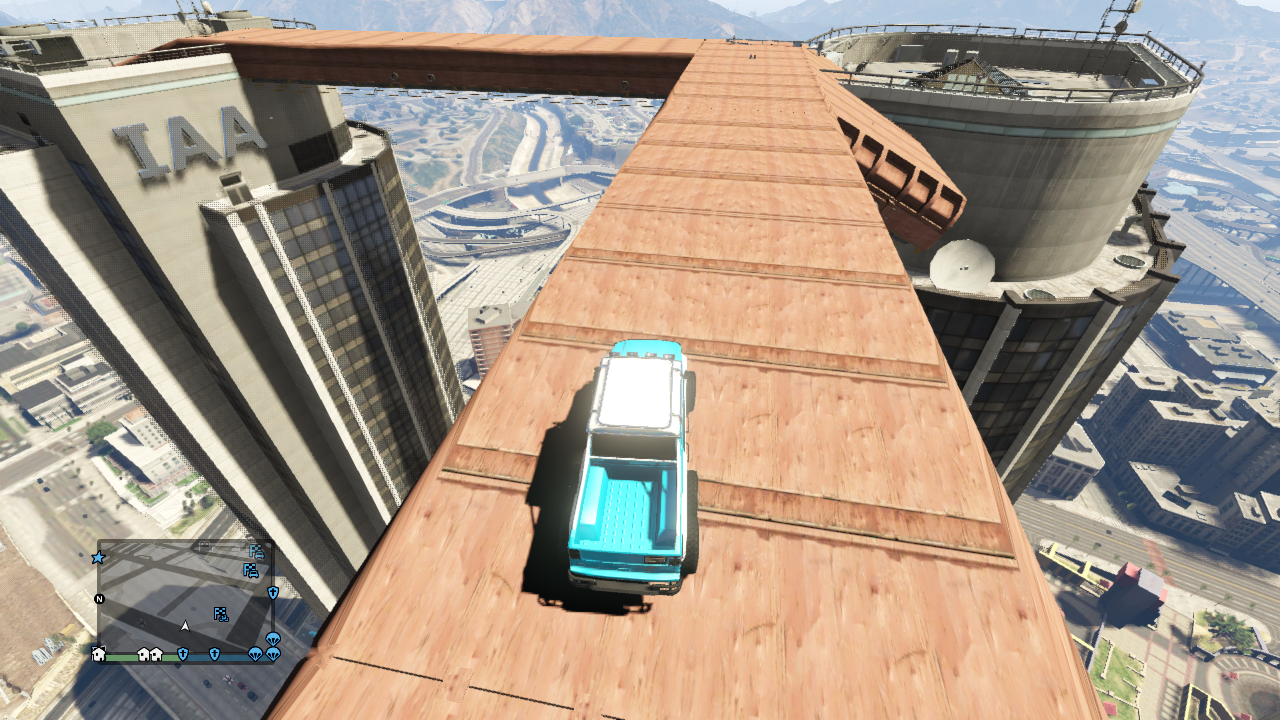This screenshot has height=720, width=1280.
Task: Click the leftmost white house property blip
Action: tap(97, 655)
